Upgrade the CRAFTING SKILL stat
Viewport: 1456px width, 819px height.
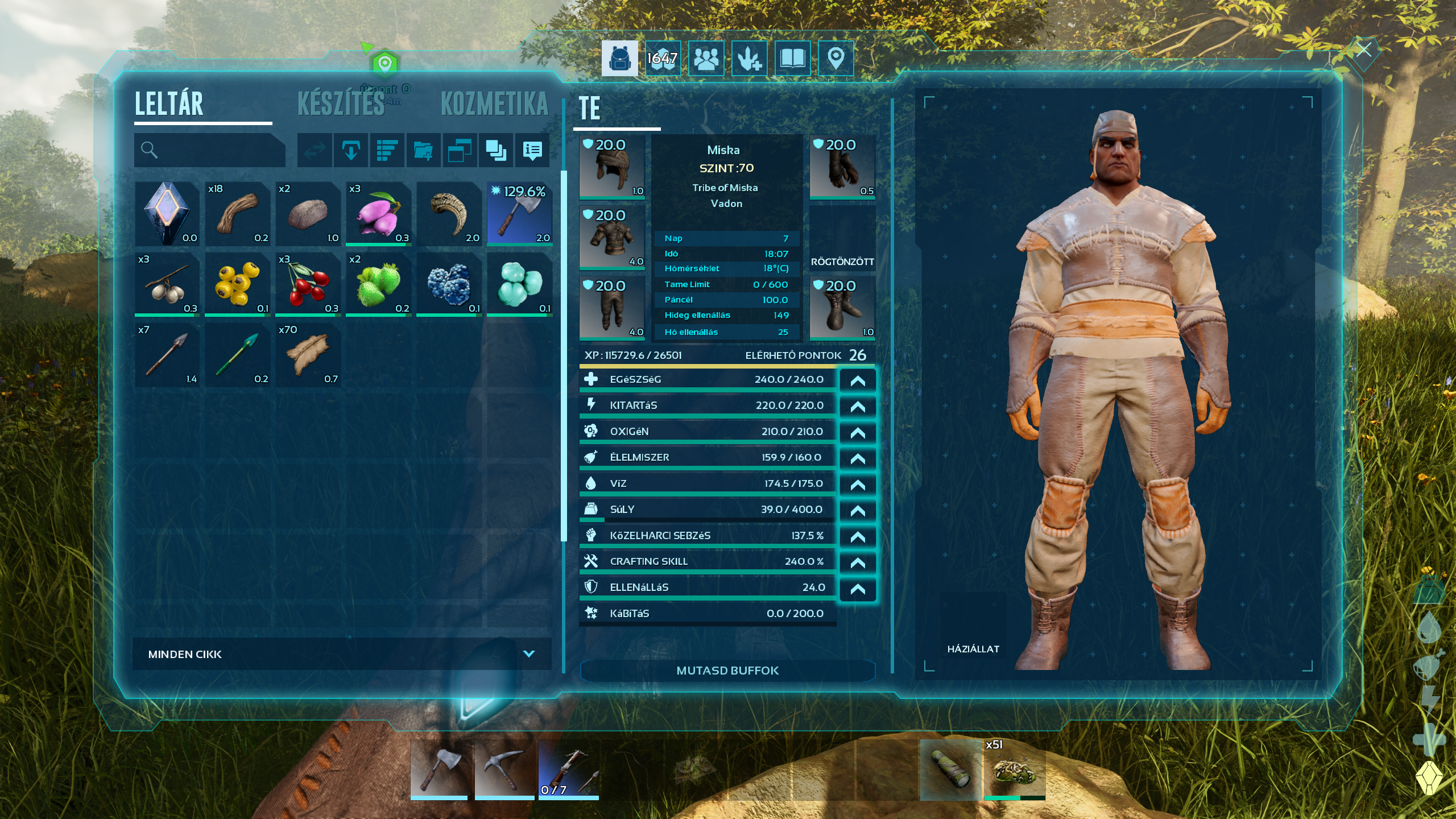(x=858, y=562)
